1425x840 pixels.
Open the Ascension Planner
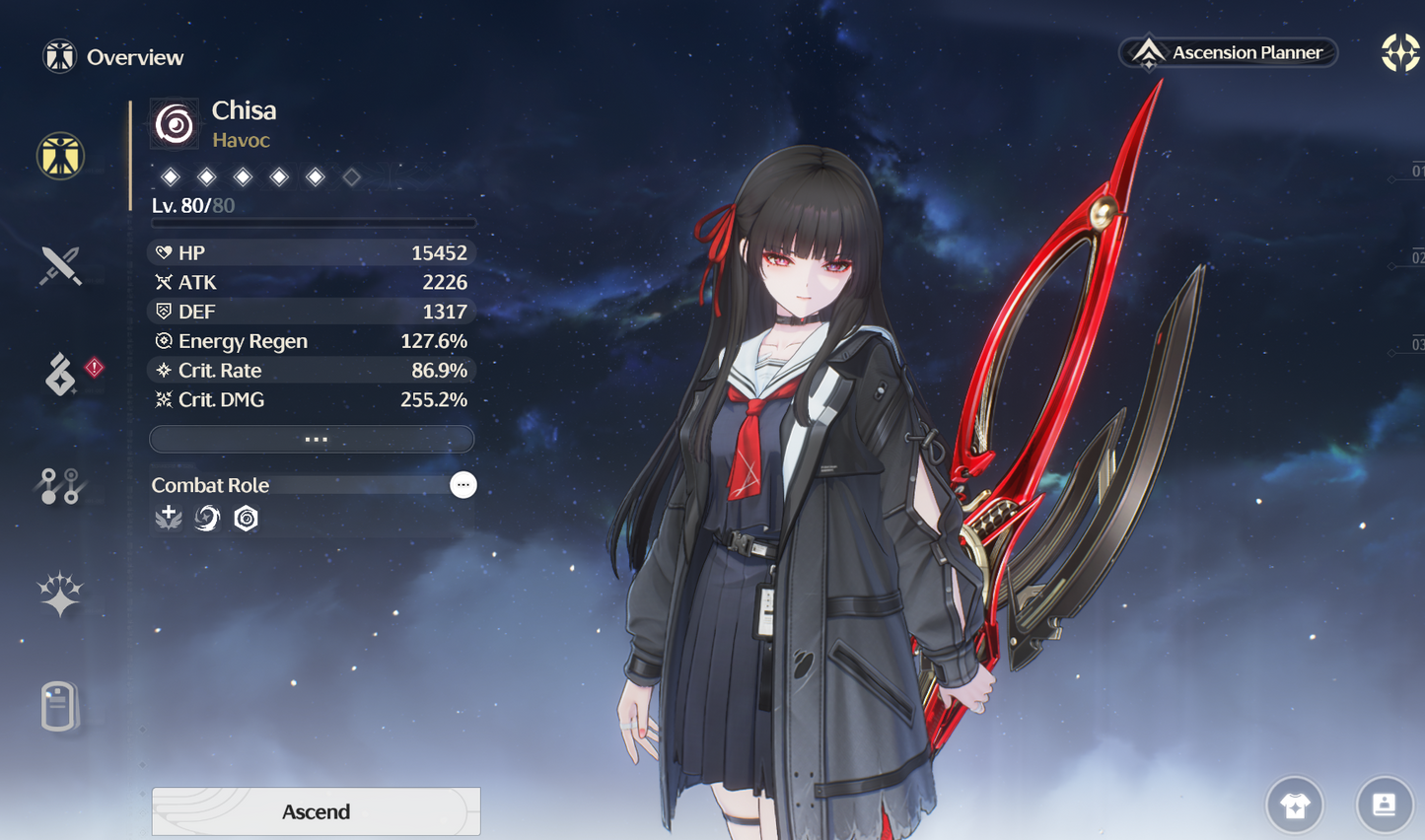pyautogui.click(x=1227, y=52)
